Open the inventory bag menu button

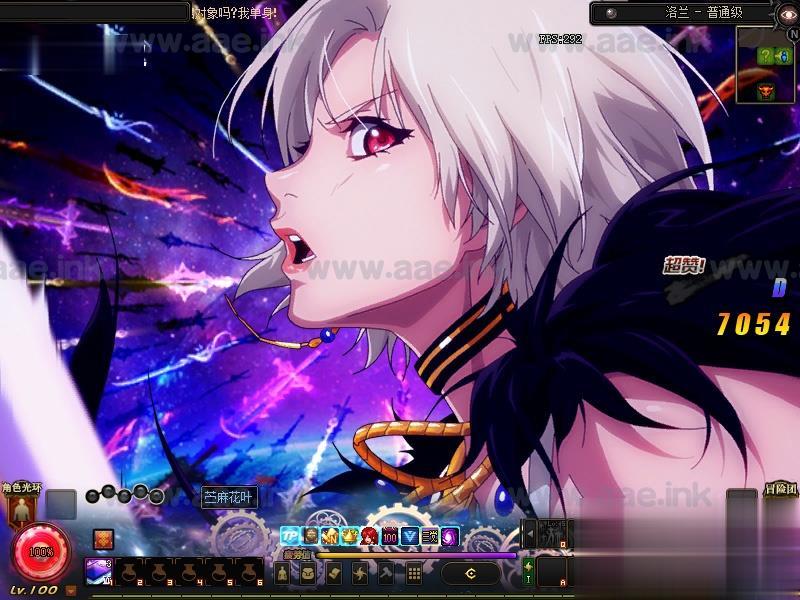(x=309, y=573)
